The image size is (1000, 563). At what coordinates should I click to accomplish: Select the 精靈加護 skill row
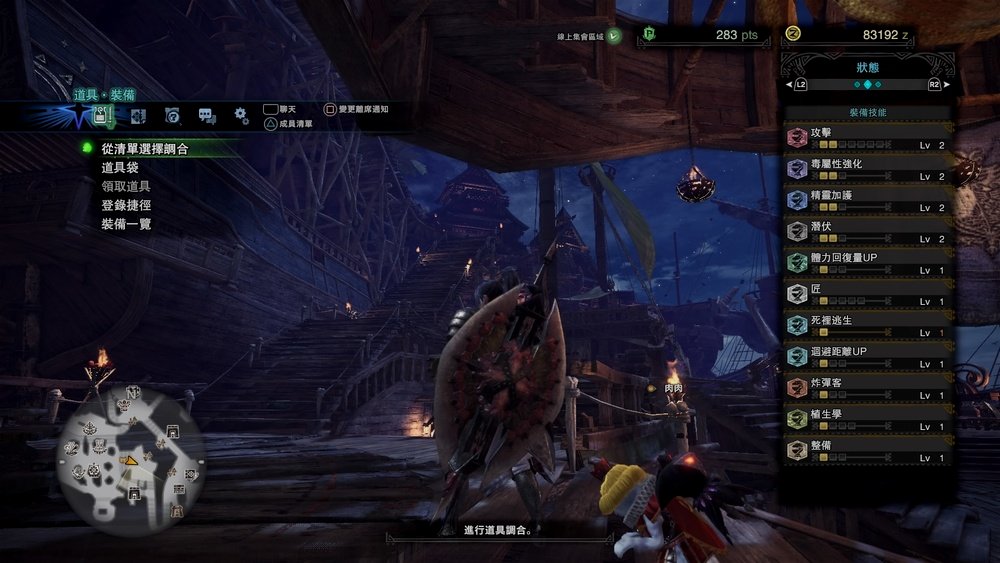point(866,200)
